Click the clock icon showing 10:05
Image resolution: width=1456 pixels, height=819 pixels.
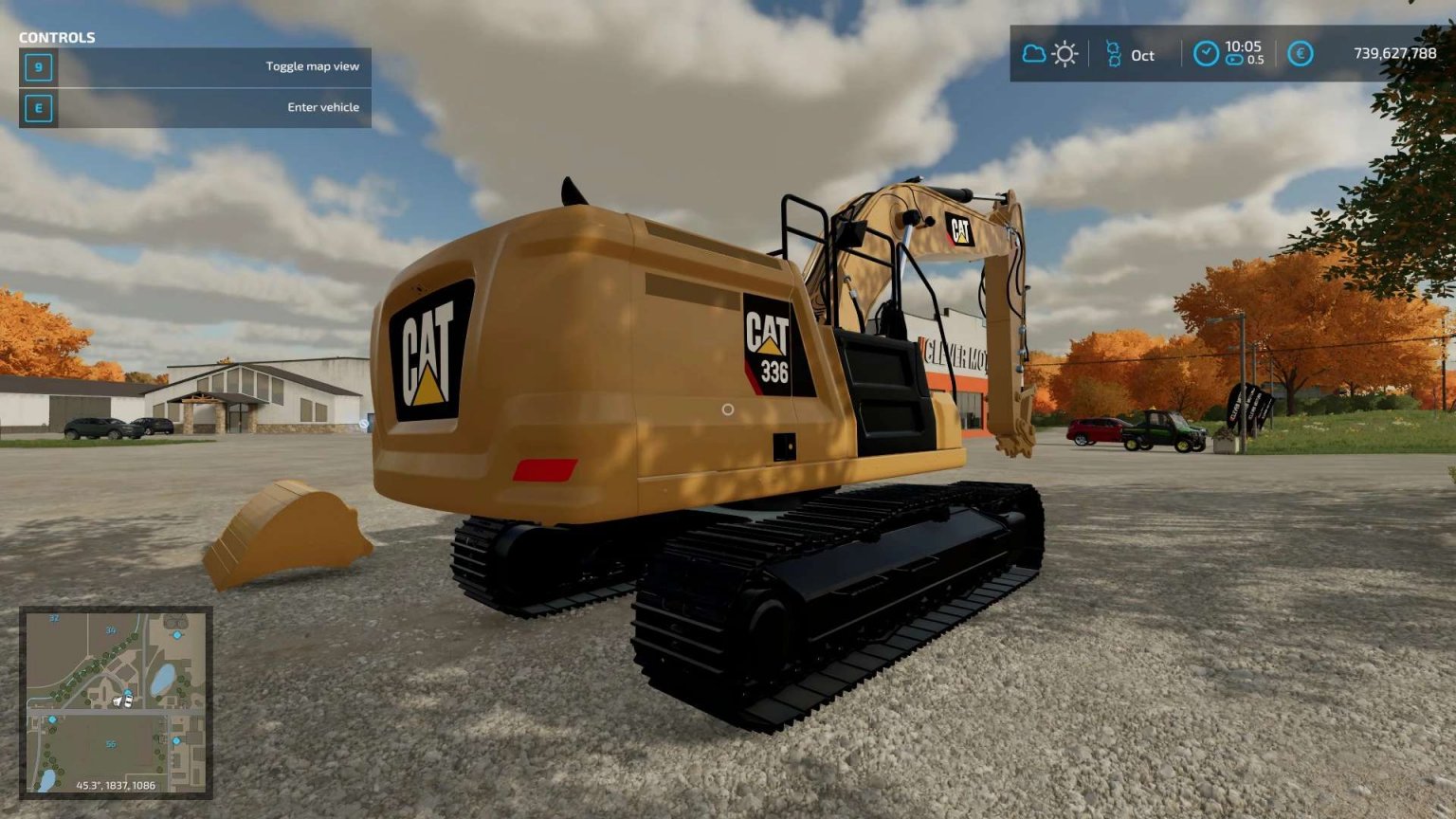pyautogui.click(x=1206, y=55)
